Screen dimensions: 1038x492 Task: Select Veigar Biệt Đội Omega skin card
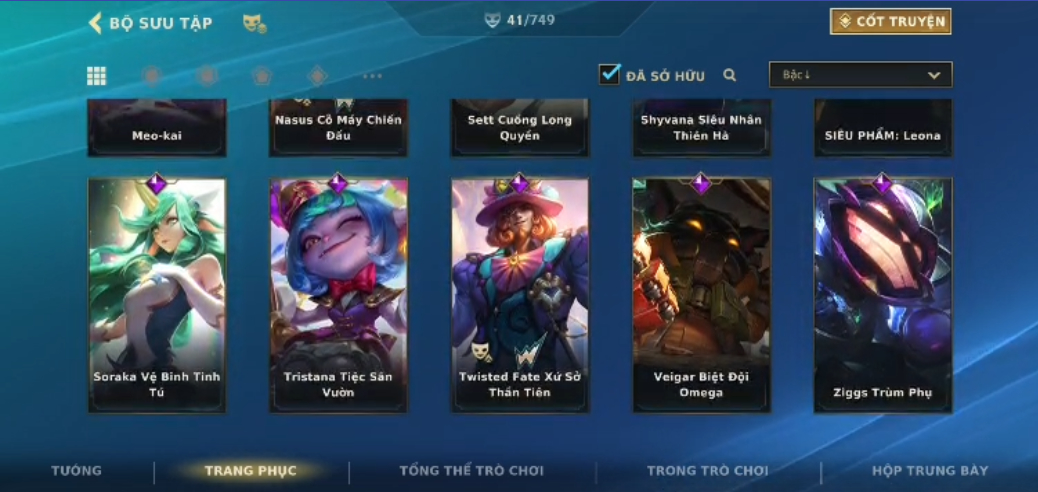[x=701, y=295]
